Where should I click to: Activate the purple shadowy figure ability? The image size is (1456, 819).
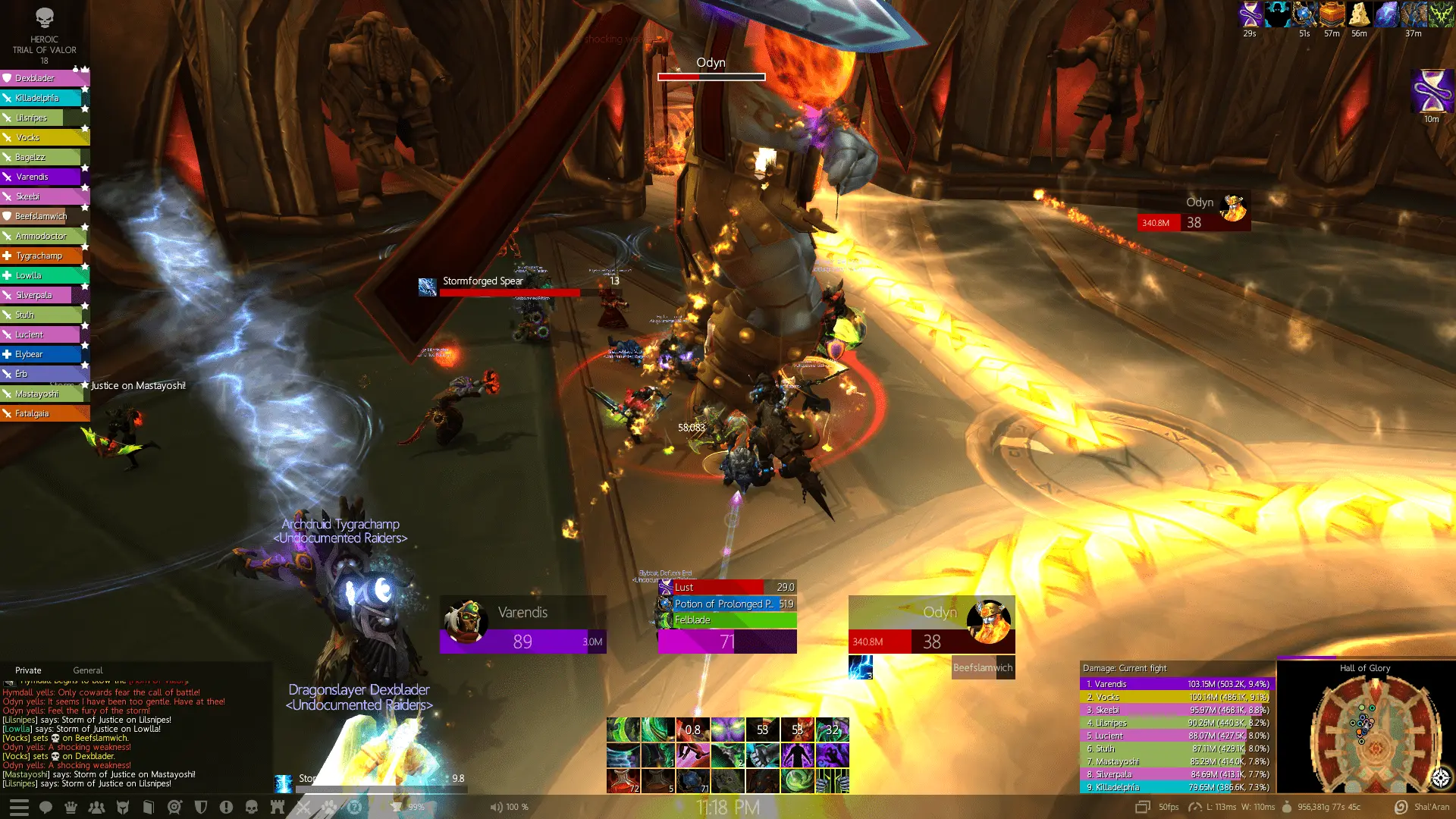click(797, 755)
